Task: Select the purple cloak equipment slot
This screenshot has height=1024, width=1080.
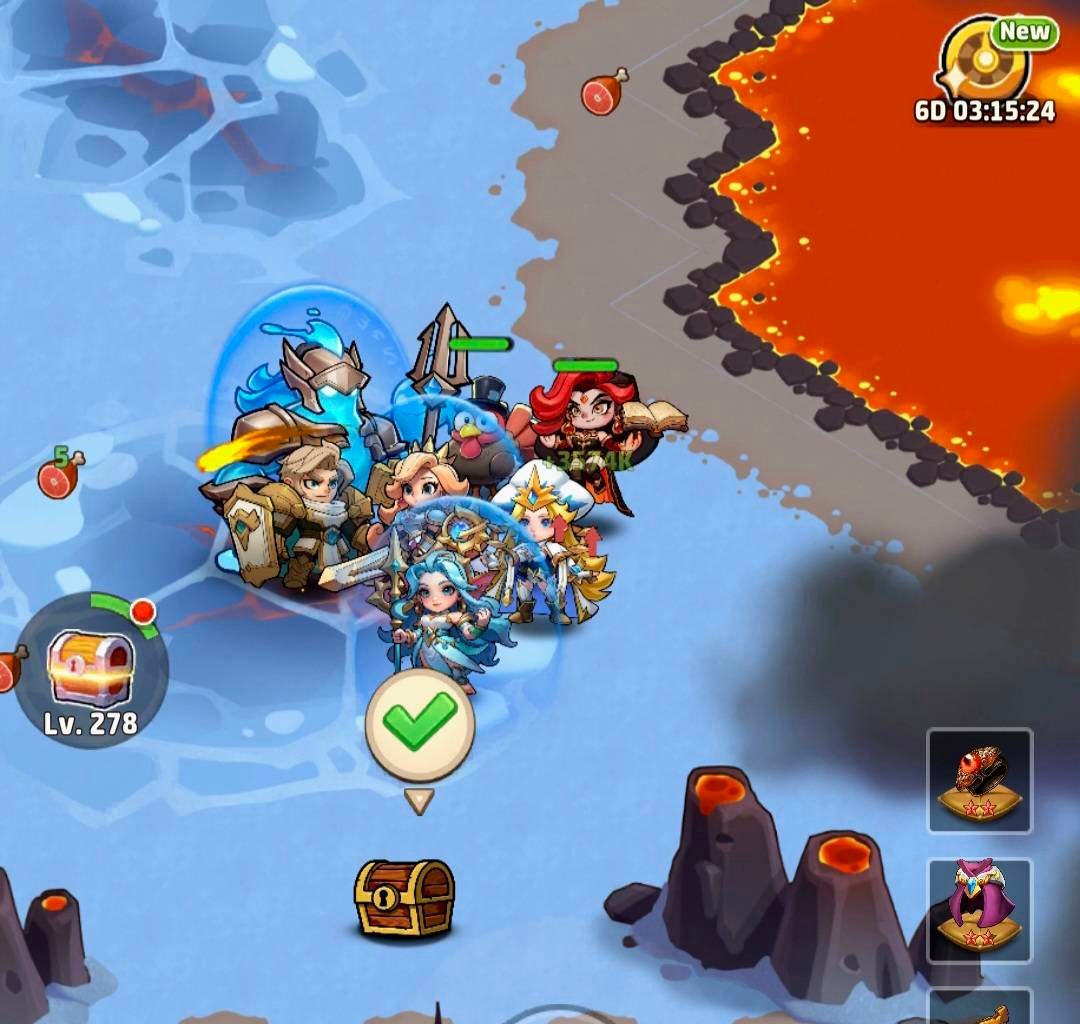Action: click(979, 909)
